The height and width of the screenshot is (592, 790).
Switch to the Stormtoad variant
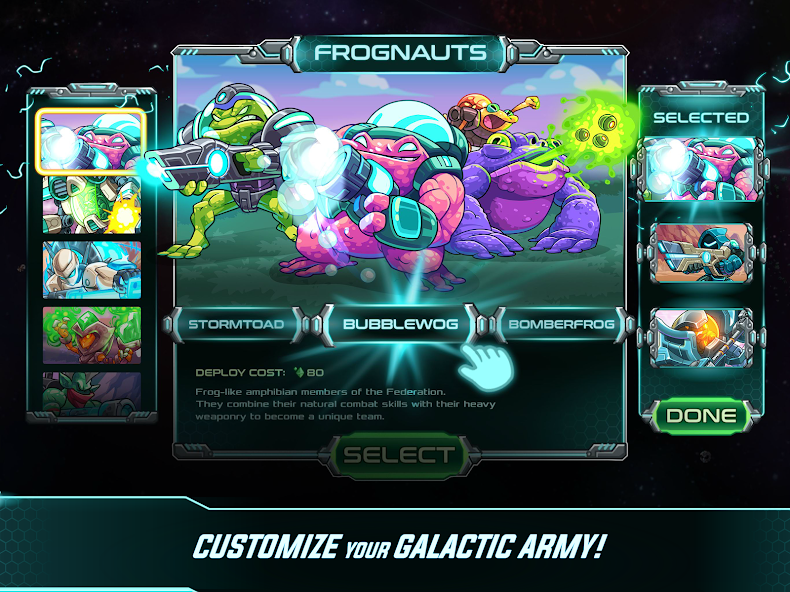237,324
